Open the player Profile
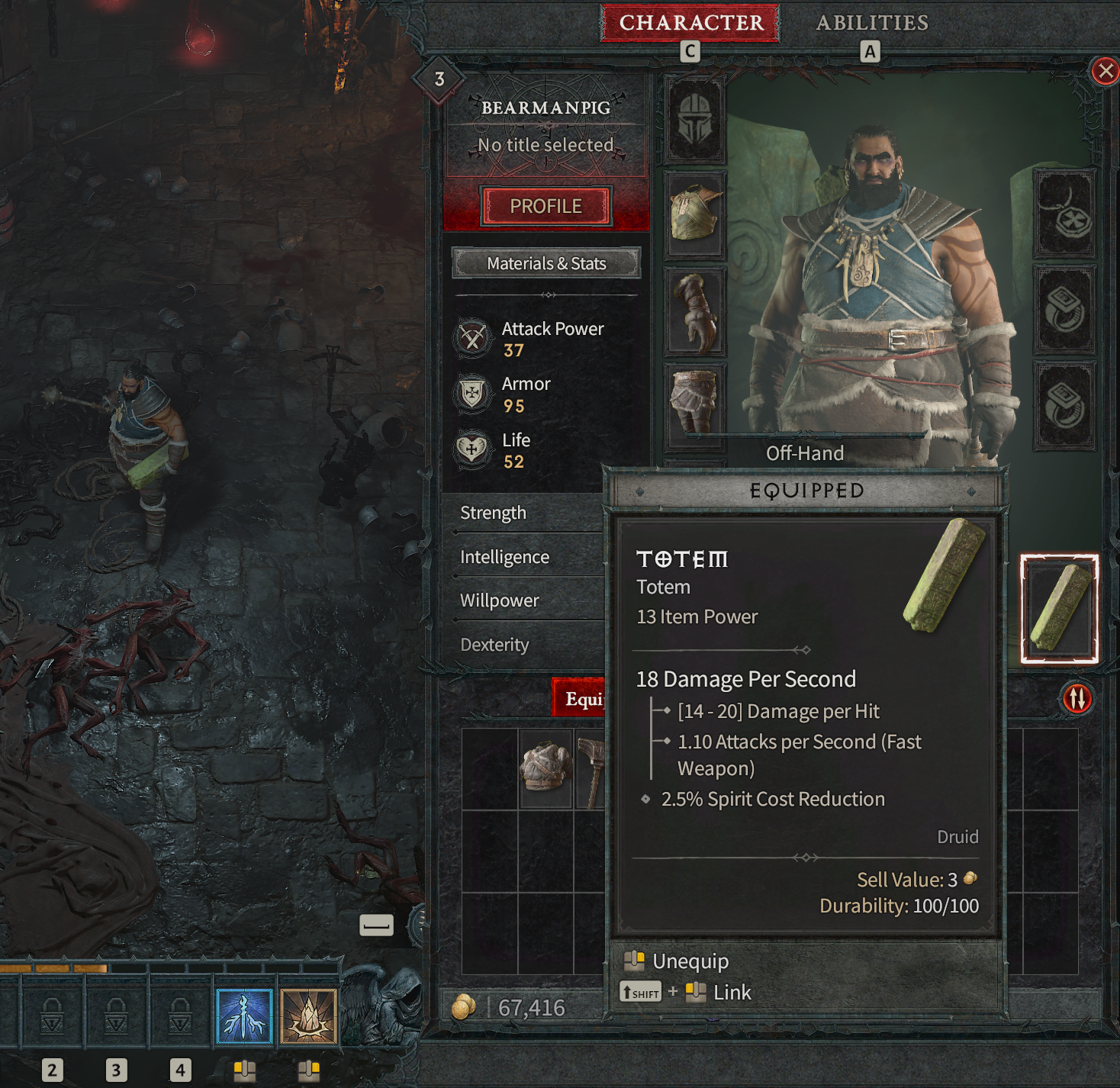 546,206
